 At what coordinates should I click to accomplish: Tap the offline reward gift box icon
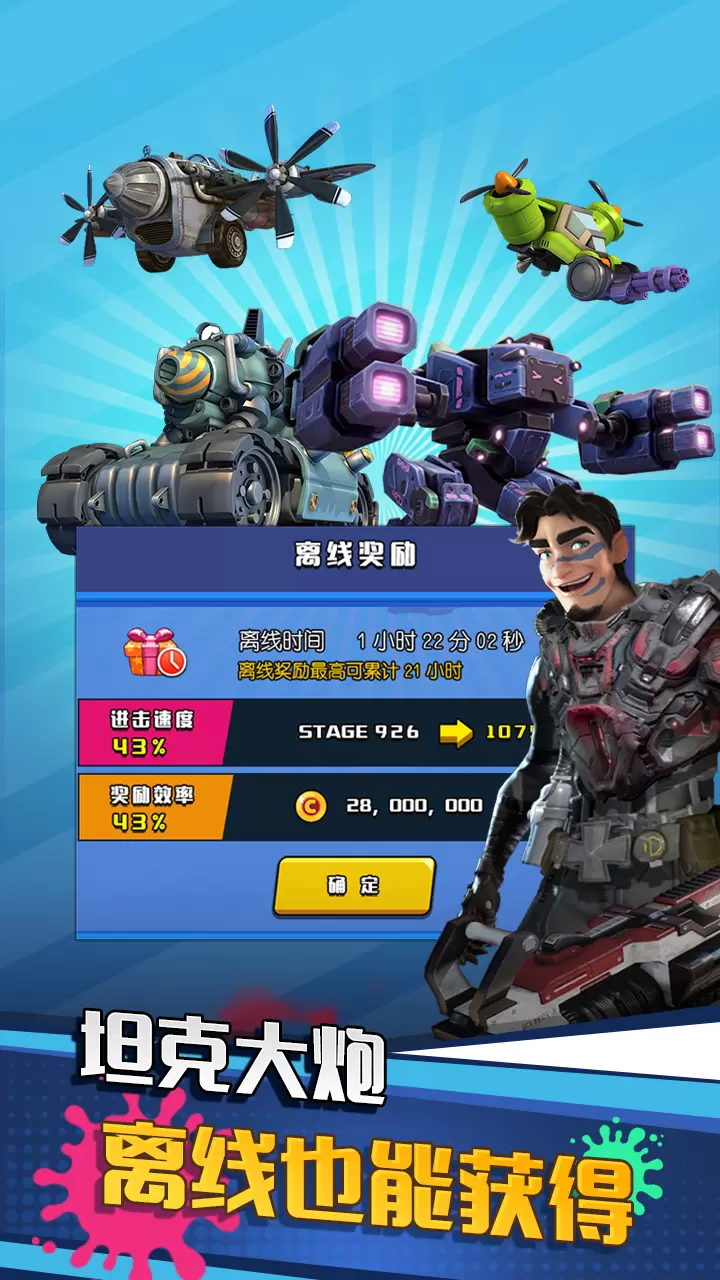[154, 652]
